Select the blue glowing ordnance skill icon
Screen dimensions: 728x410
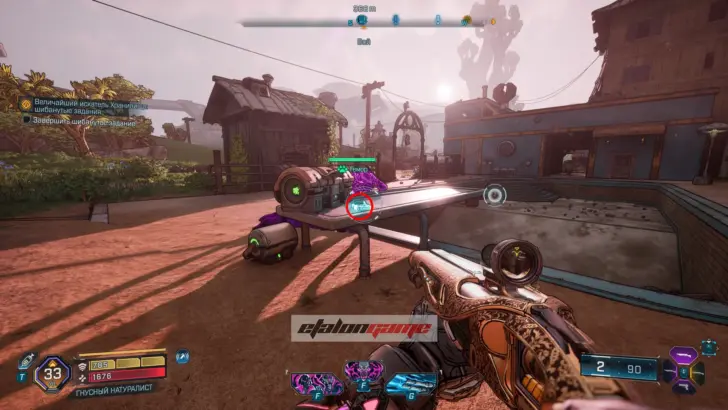(410, 384)
